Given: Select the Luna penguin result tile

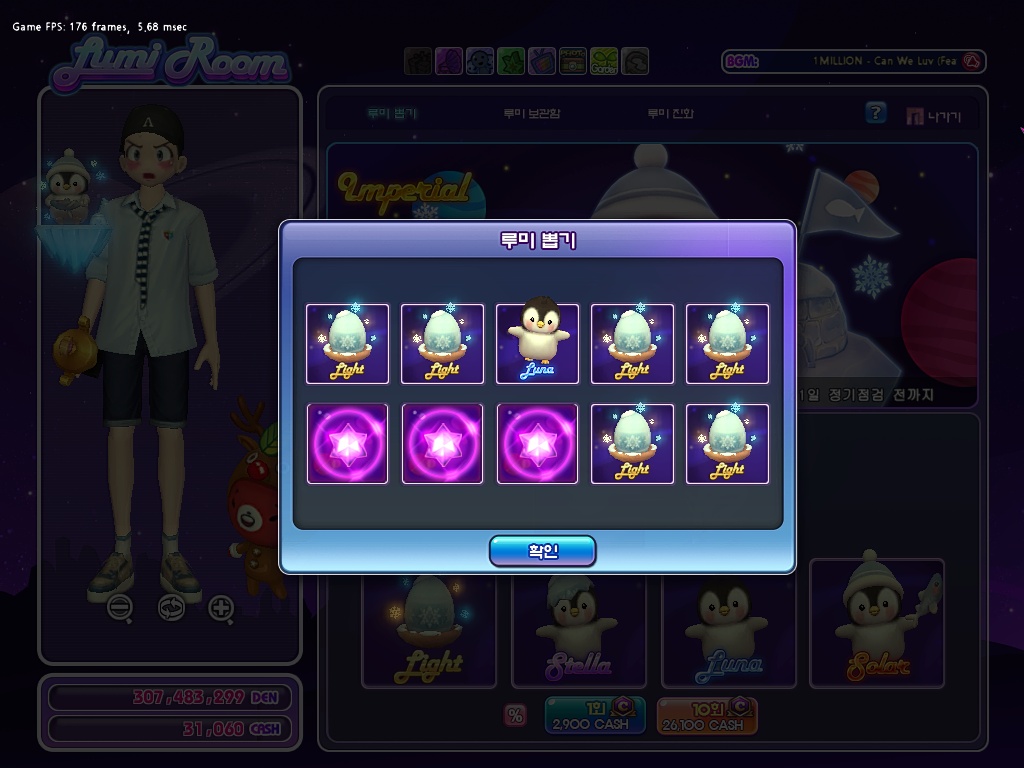Looking at the screenshot, I should [537, 343].
